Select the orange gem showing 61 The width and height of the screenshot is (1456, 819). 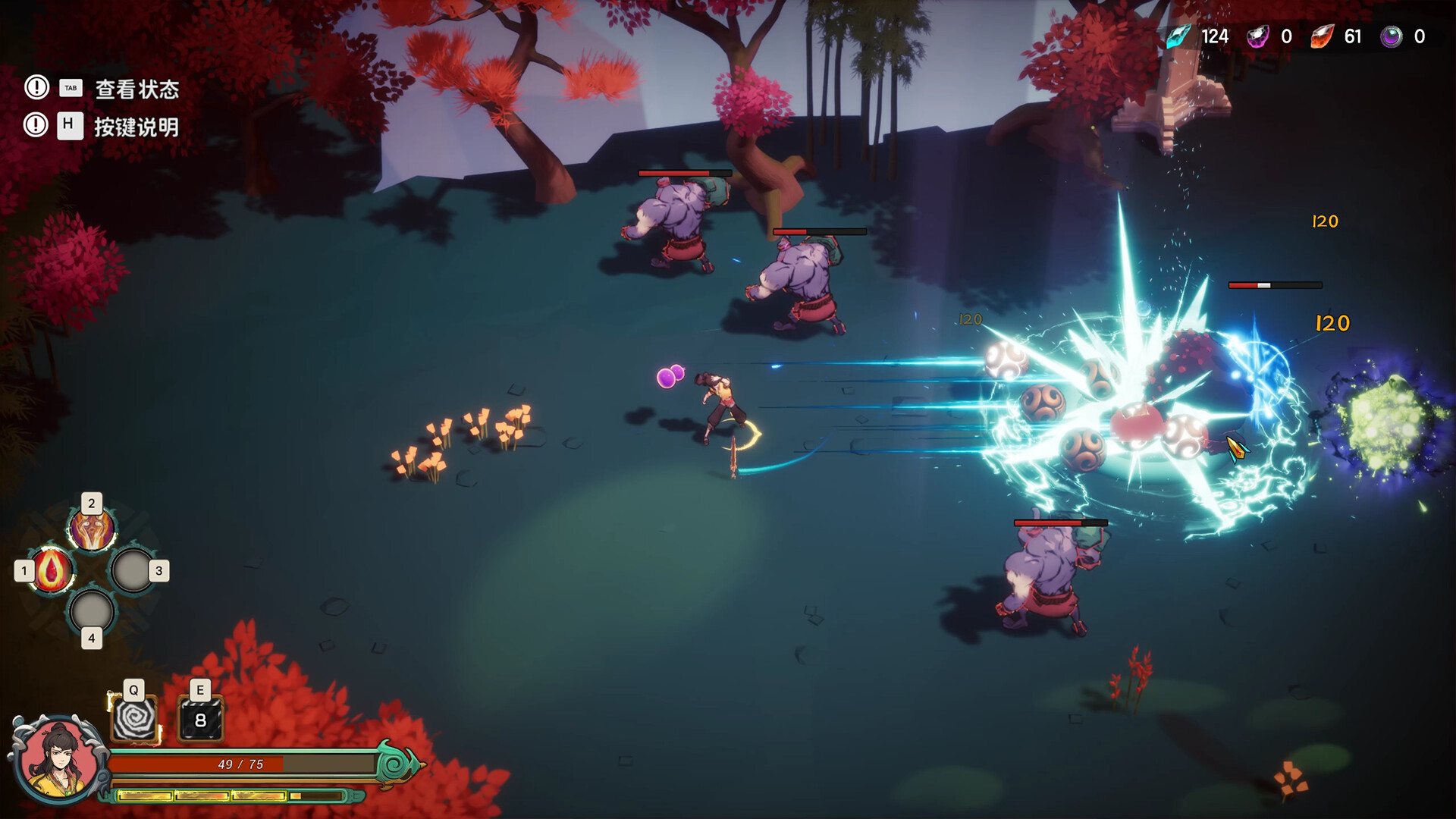pos(1325,36)
